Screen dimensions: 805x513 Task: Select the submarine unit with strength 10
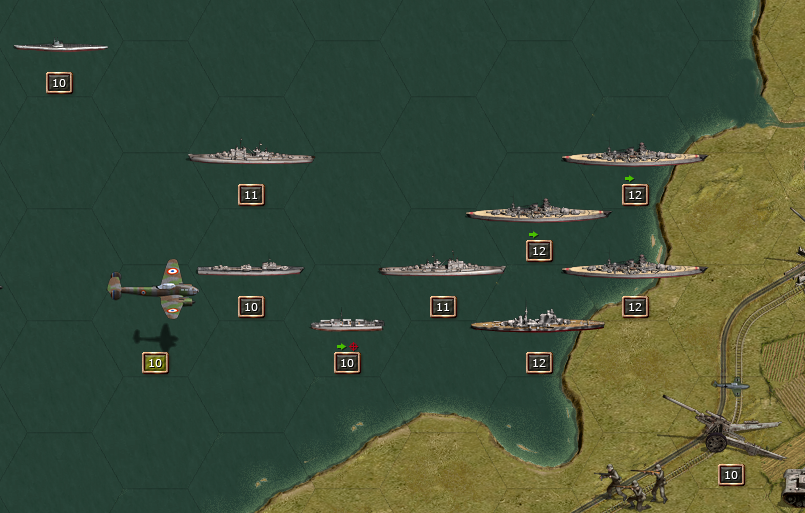(x=60, y=46)
